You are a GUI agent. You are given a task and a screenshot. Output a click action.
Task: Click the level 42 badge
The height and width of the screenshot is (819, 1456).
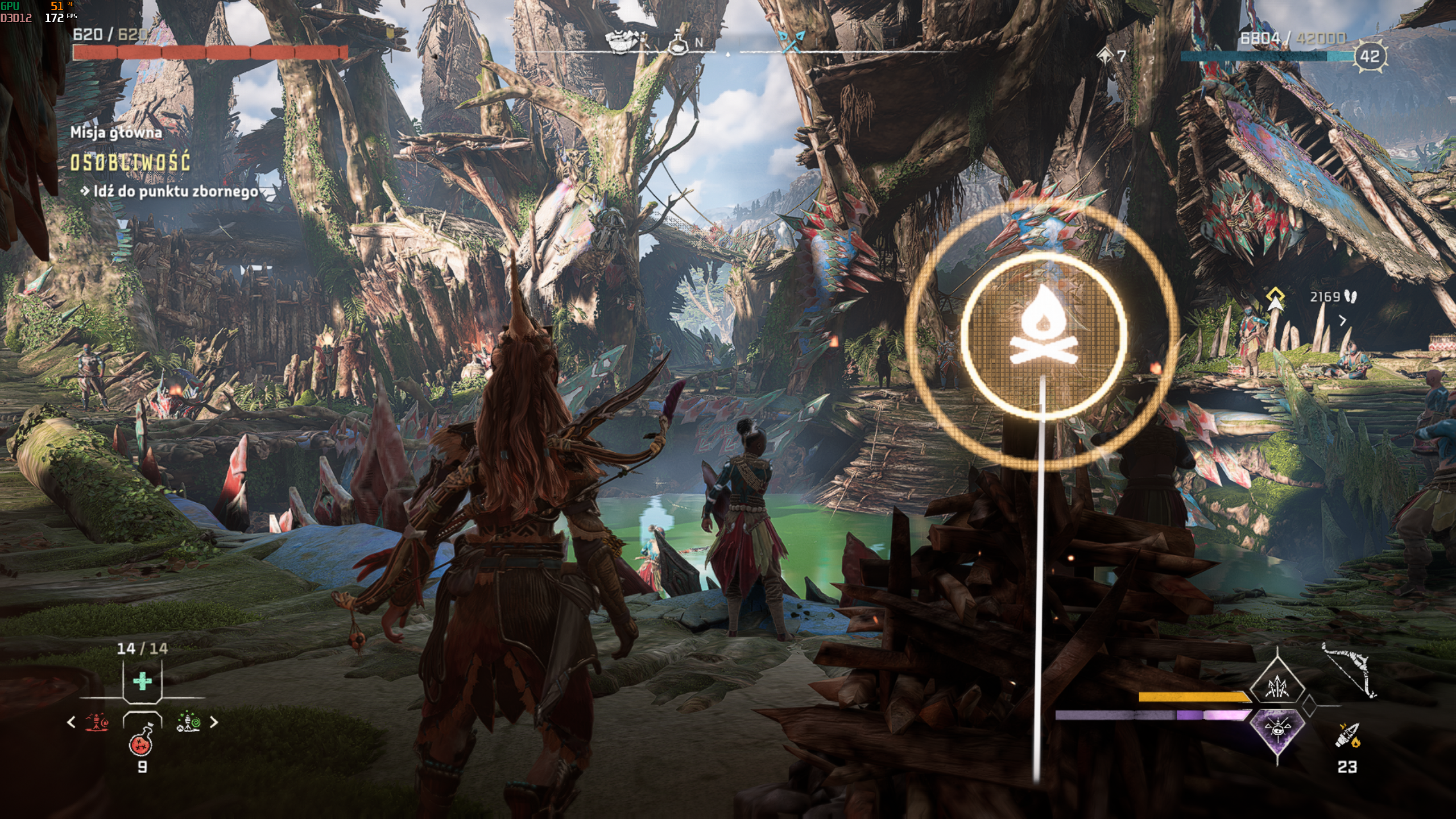(x=1370, y=56)
